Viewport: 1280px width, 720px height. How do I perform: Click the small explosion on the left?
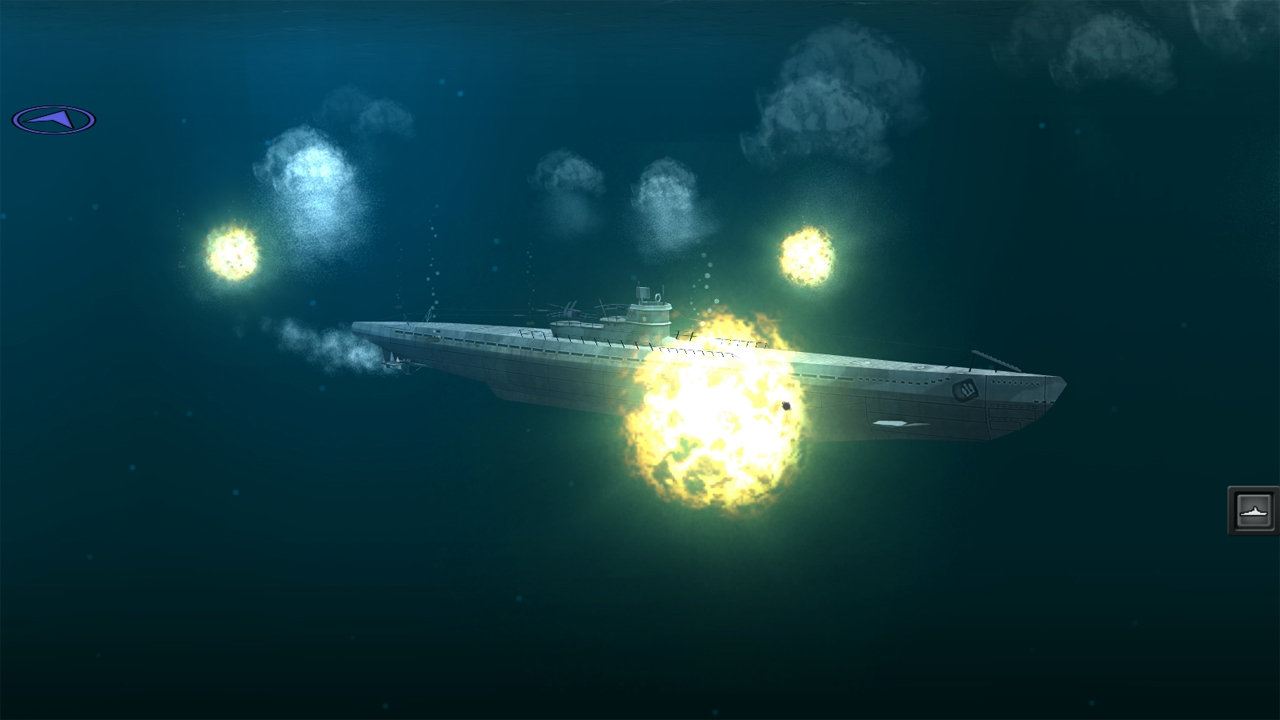[232, 253]
